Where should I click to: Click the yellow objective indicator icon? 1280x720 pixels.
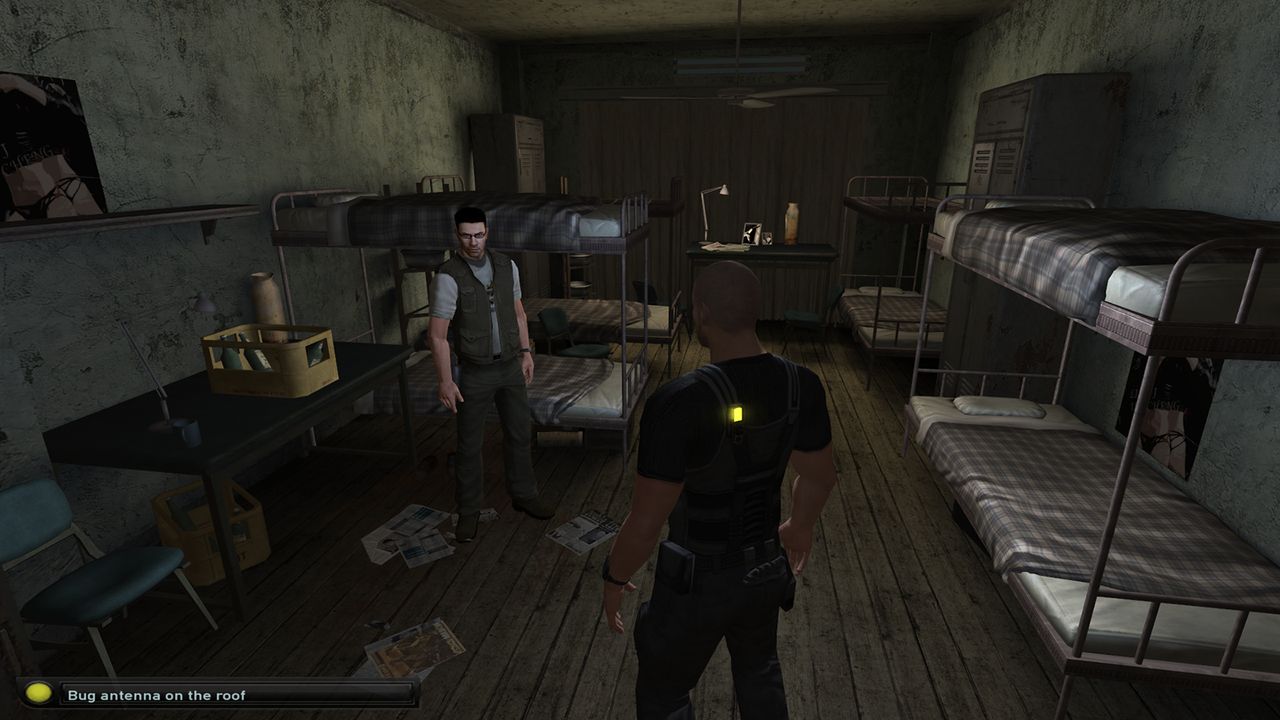click(x=38, y=693)
